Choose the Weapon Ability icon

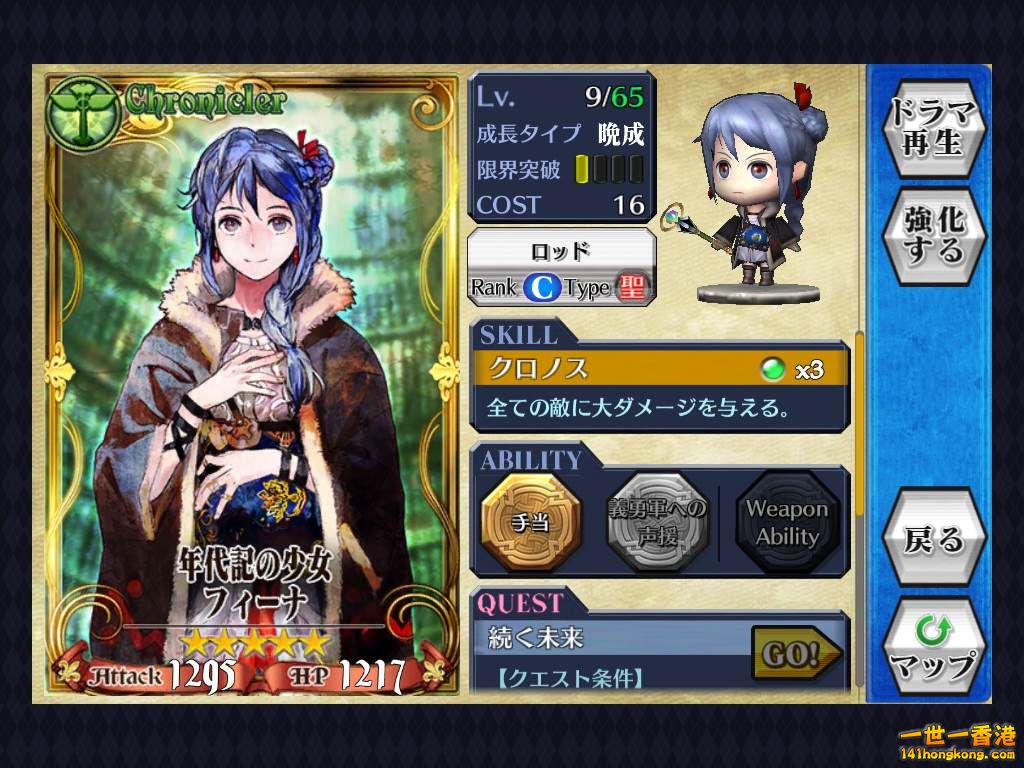[787, 523]
